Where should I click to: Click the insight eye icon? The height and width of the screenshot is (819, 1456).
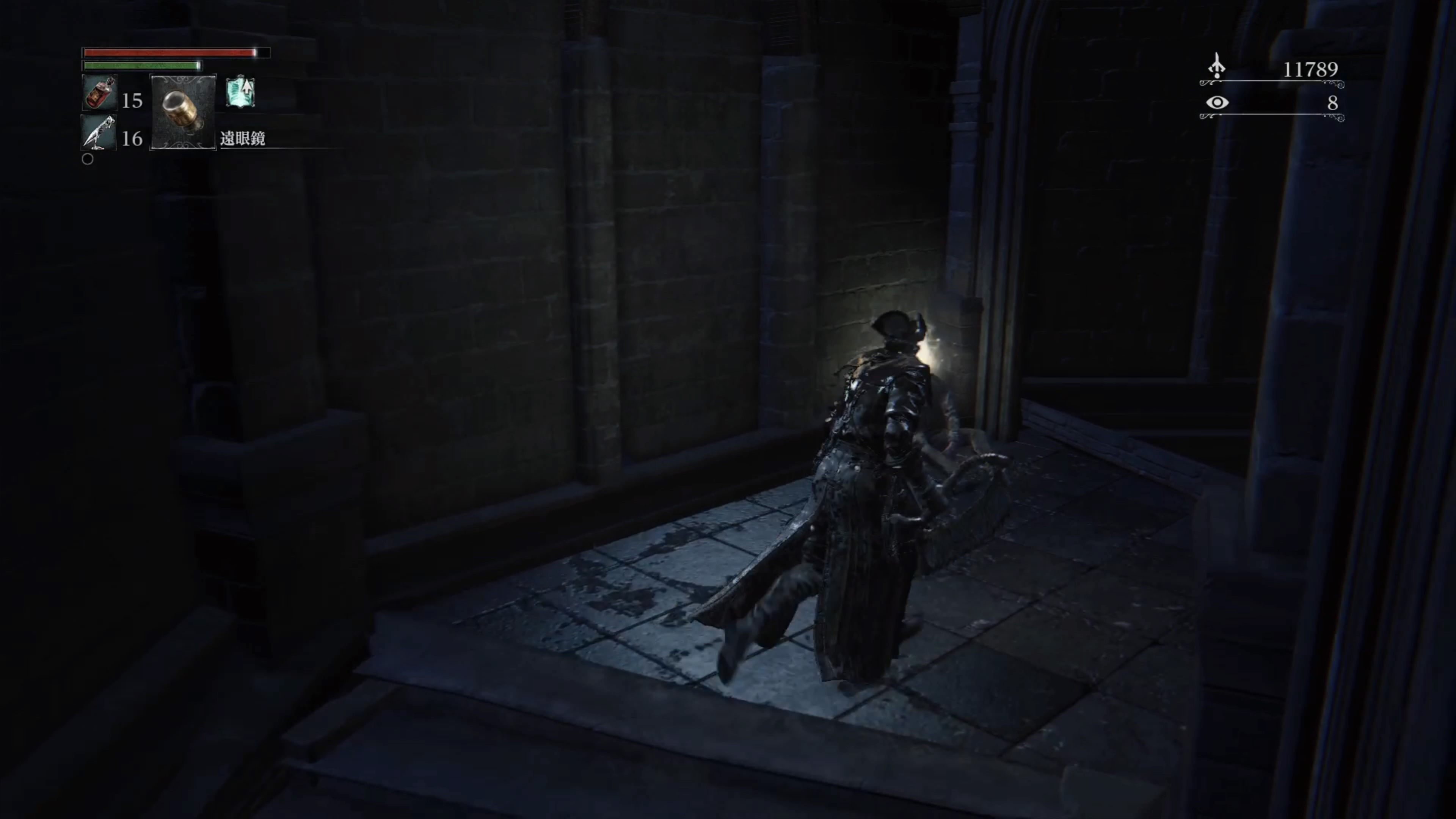click(1217, 103)
